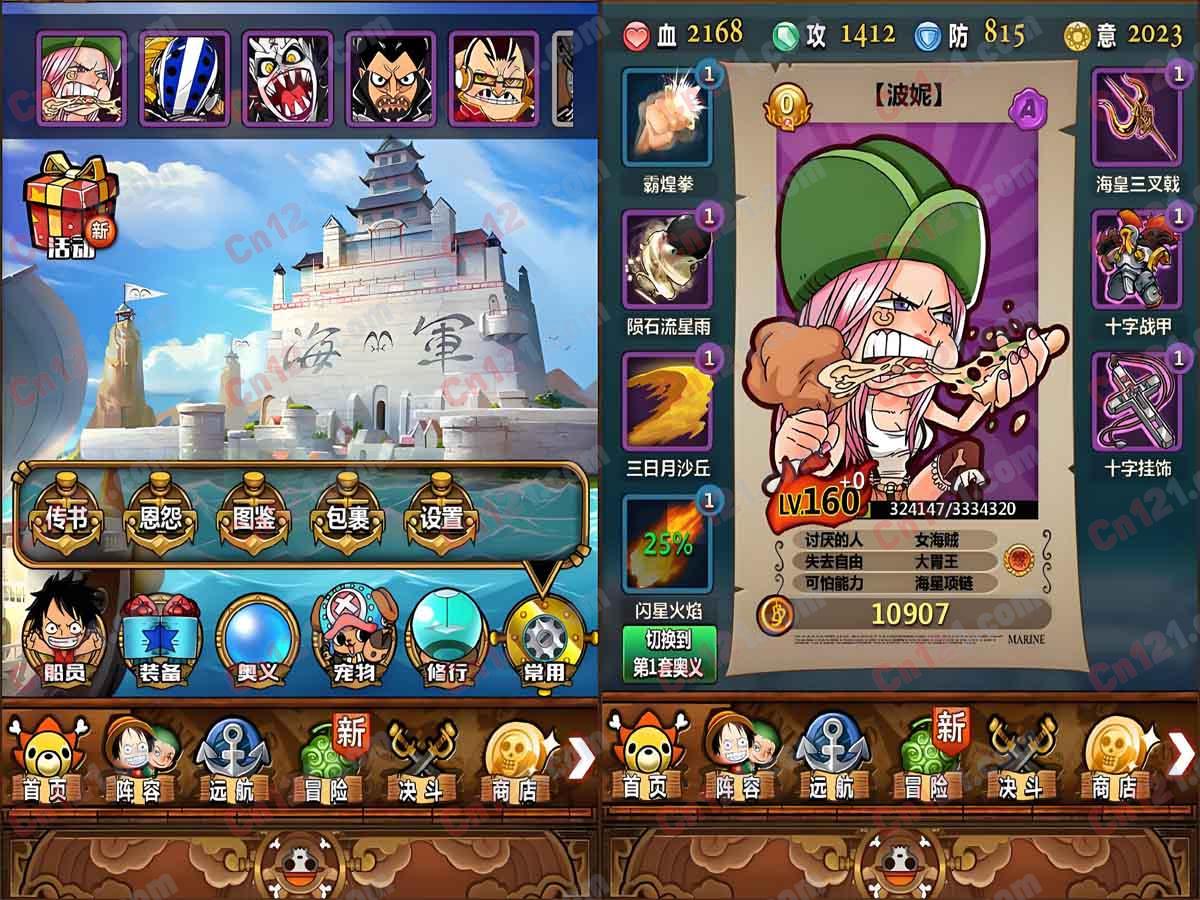The height and width of the screenshot is (900, 1200).
Task: Click the green 切换到第1套奥义 switch button
Action: click(x=669, y=654)
